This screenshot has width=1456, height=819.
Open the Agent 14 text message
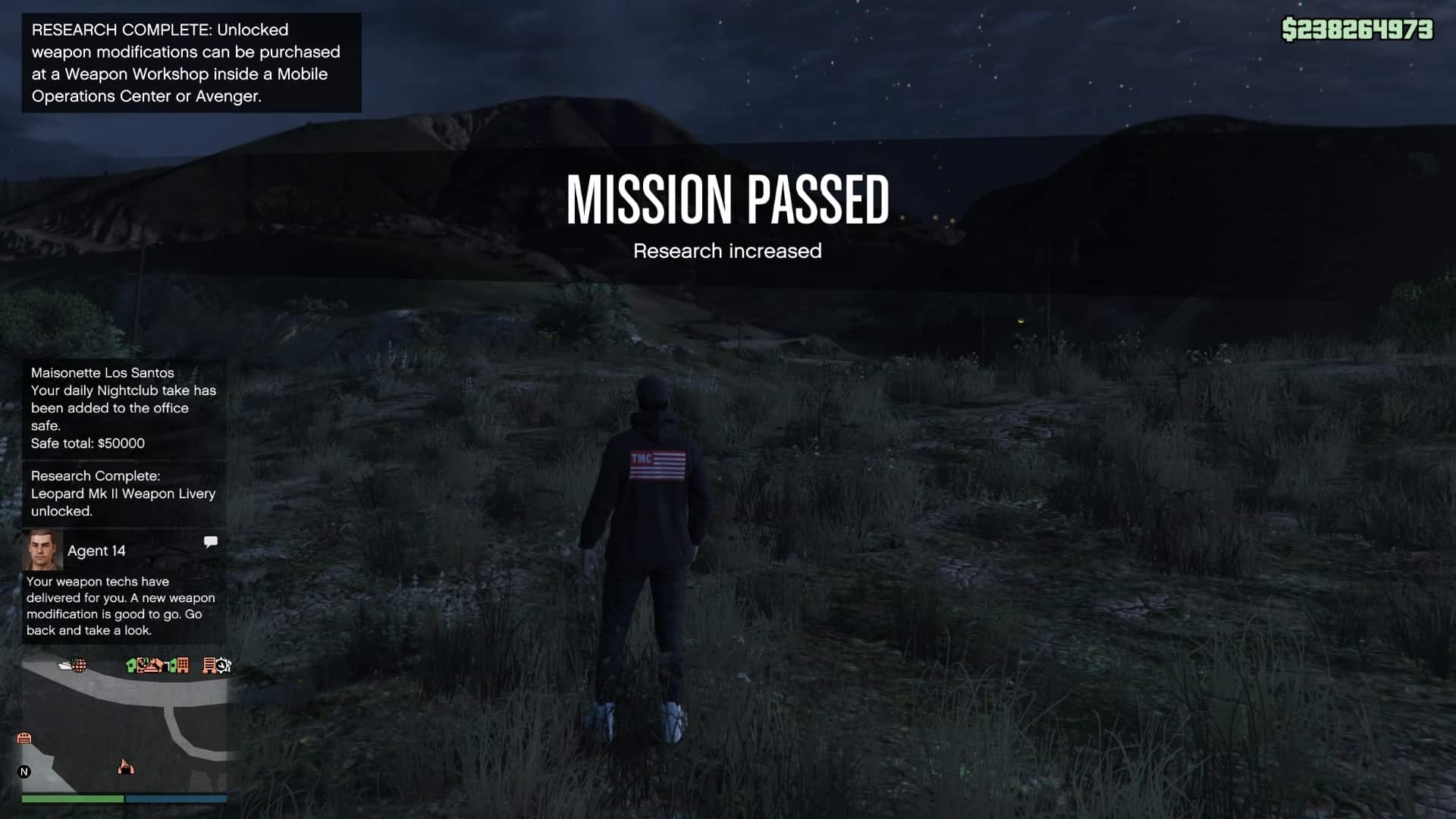(x=121, y=605)
